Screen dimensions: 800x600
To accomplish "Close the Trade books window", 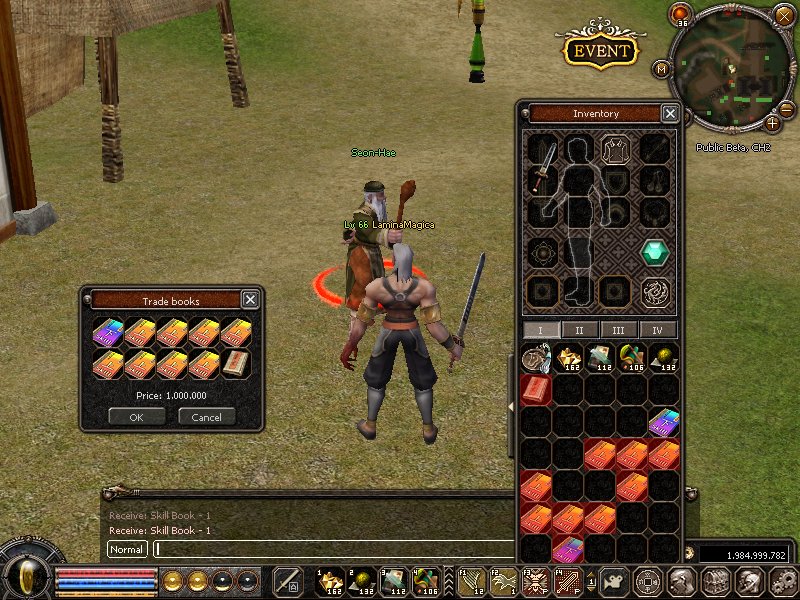I will 250,299.
